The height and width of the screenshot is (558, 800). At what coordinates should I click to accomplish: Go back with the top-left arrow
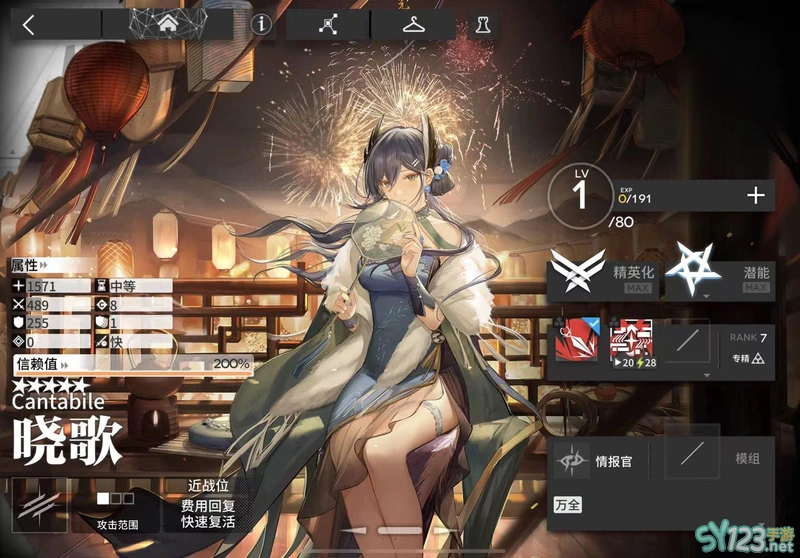tap(29, 25)
